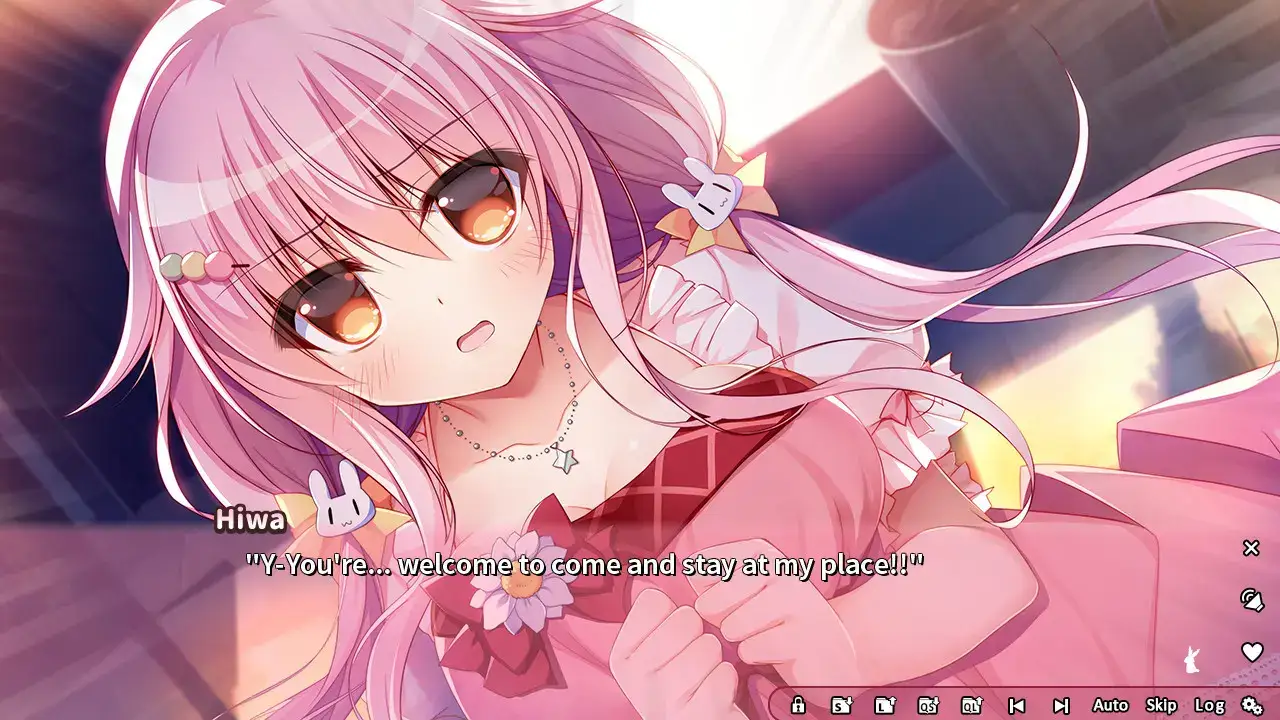Click the heart favorite icon

point(1251,651)
